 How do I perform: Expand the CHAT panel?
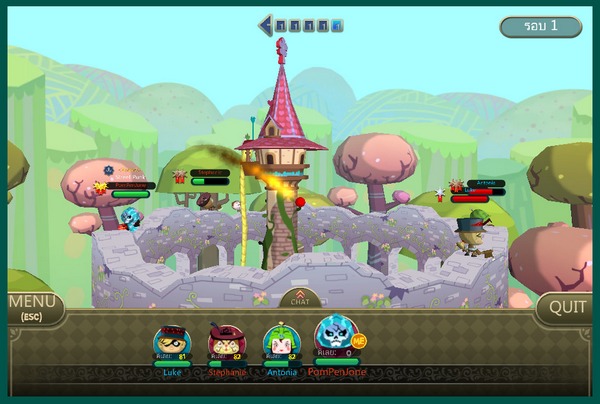tap(300, 298)
